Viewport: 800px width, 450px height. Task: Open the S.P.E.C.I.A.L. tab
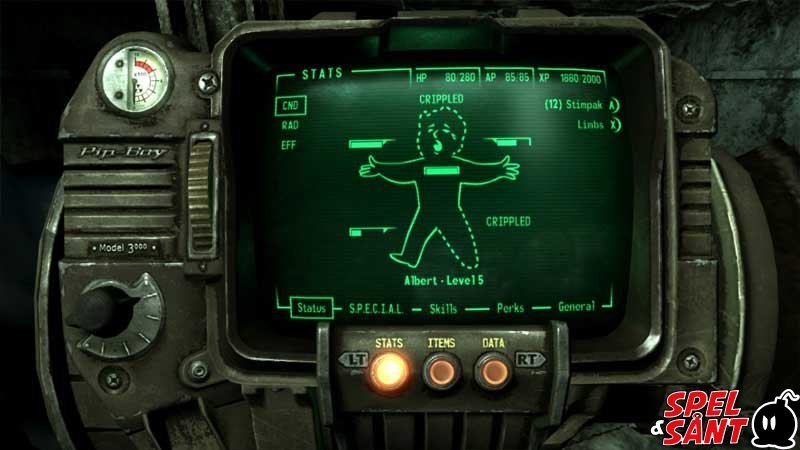click(x=376, y=309)
